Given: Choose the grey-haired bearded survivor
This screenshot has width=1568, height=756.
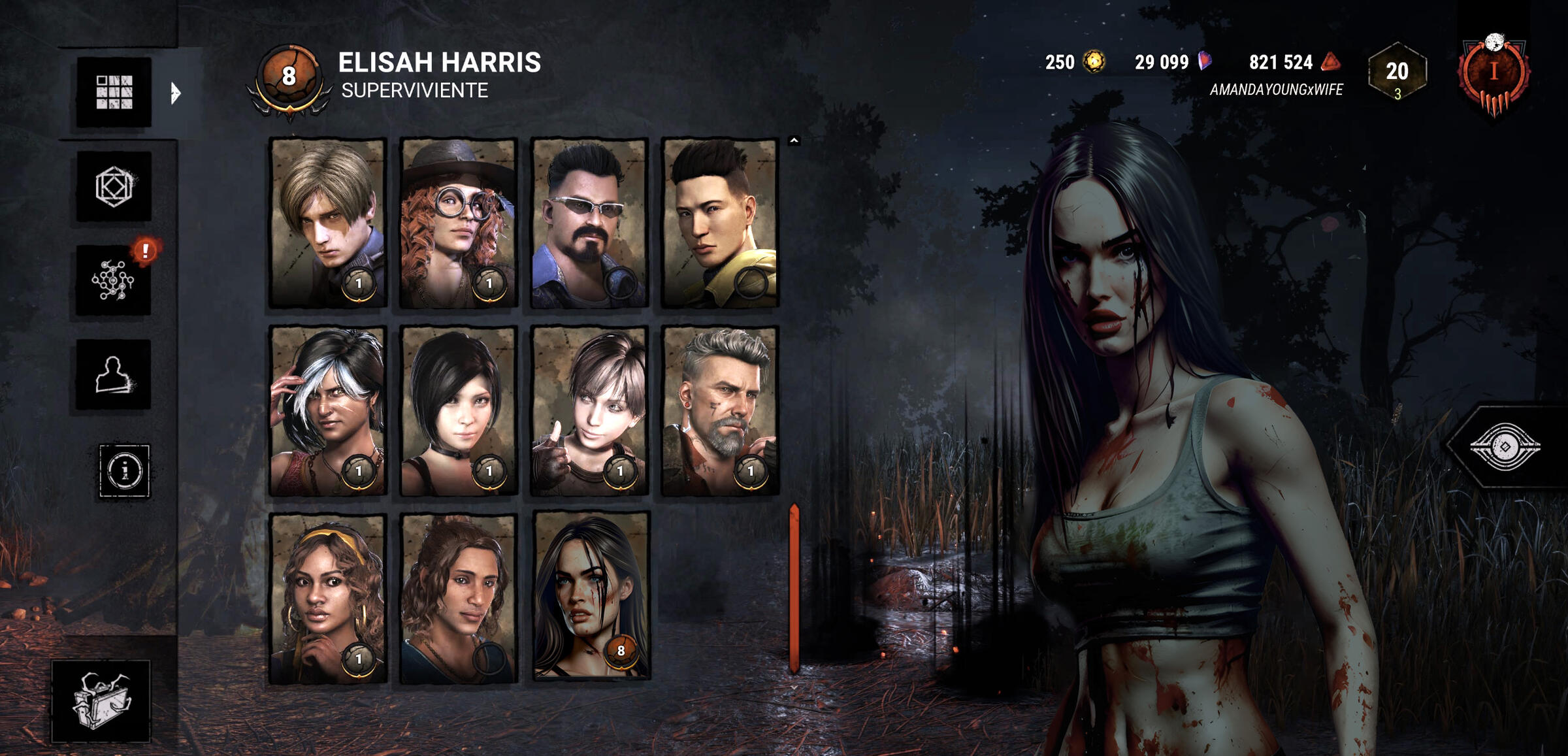Looking at the screenshot, I should click(720, 410).
